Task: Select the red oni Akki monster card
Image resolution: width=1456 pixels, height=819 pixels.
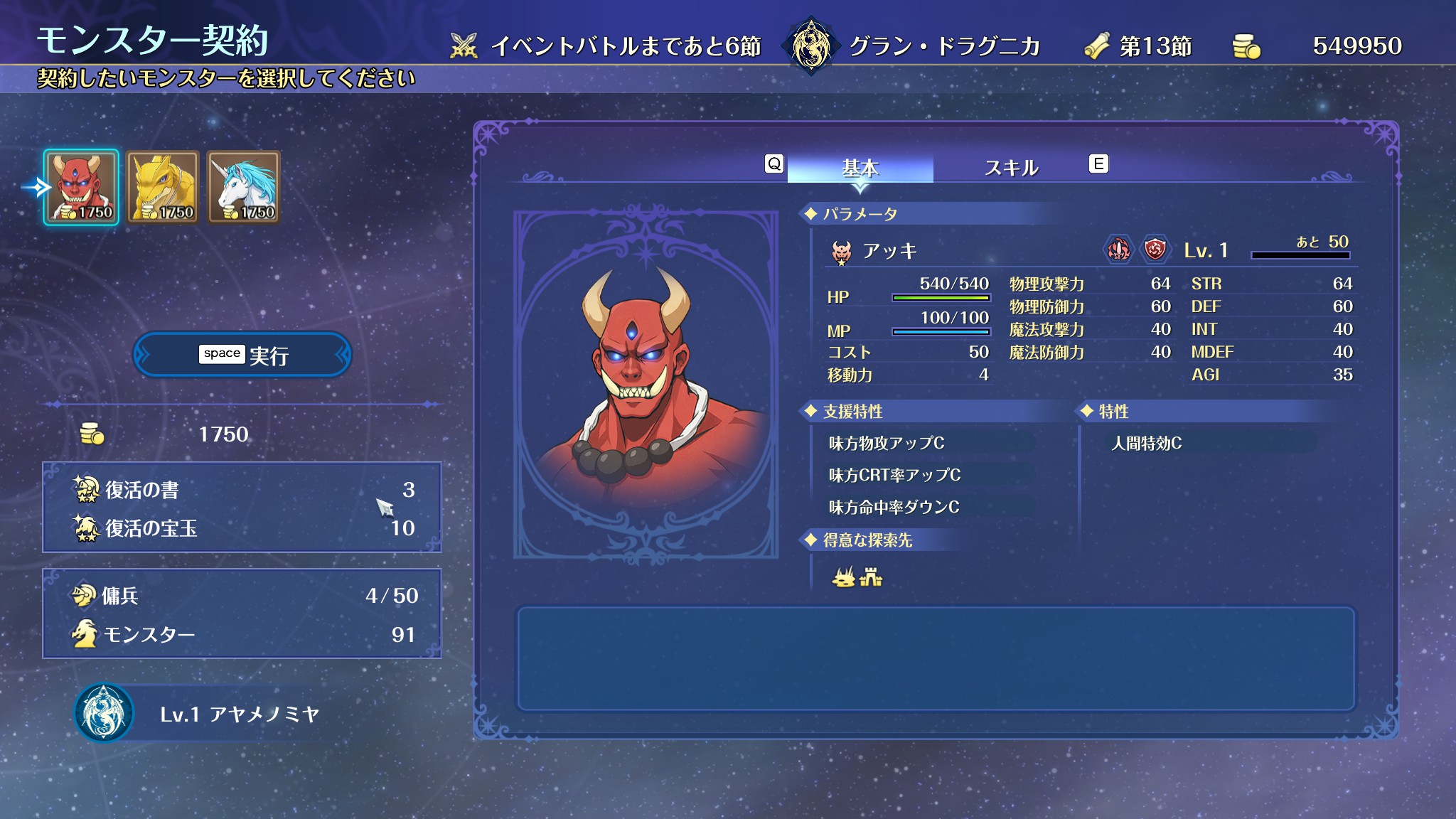Action: click(81, 188)
